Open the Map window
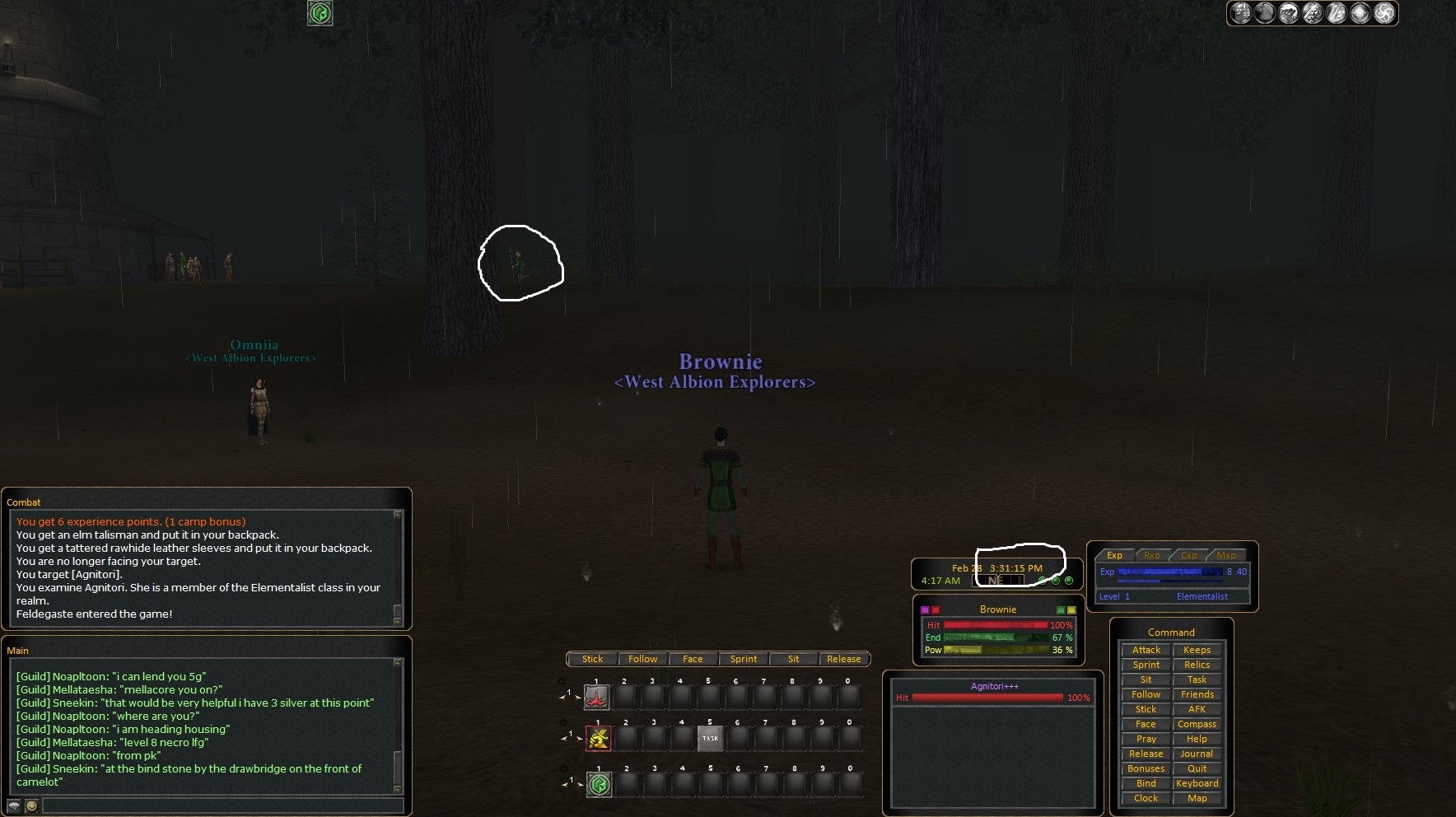Screen dimensions: 1456x817 point(1197,798)
